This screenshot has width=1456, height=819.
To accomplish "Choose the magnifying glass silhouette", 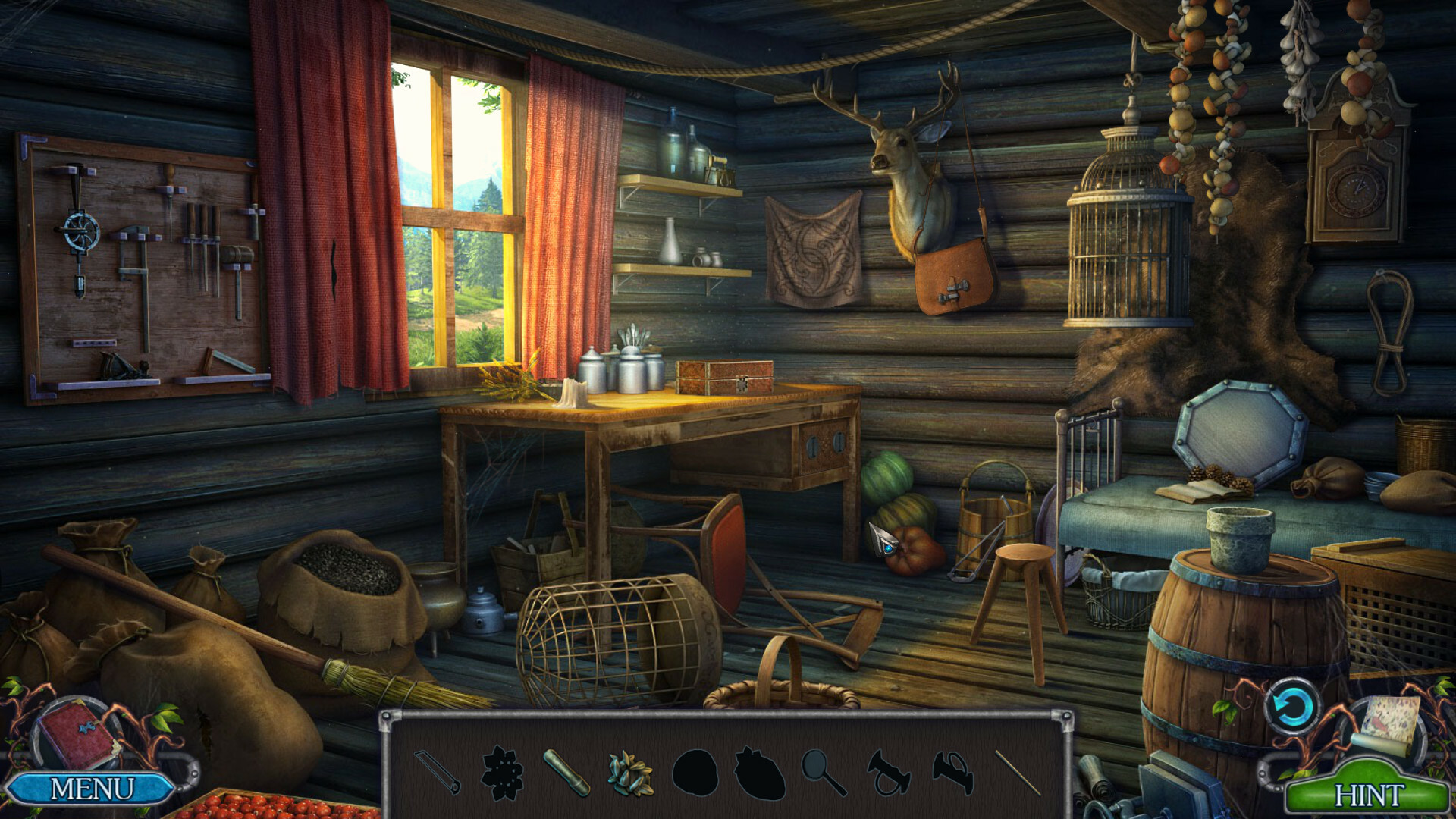I will [x=824, y=772].
